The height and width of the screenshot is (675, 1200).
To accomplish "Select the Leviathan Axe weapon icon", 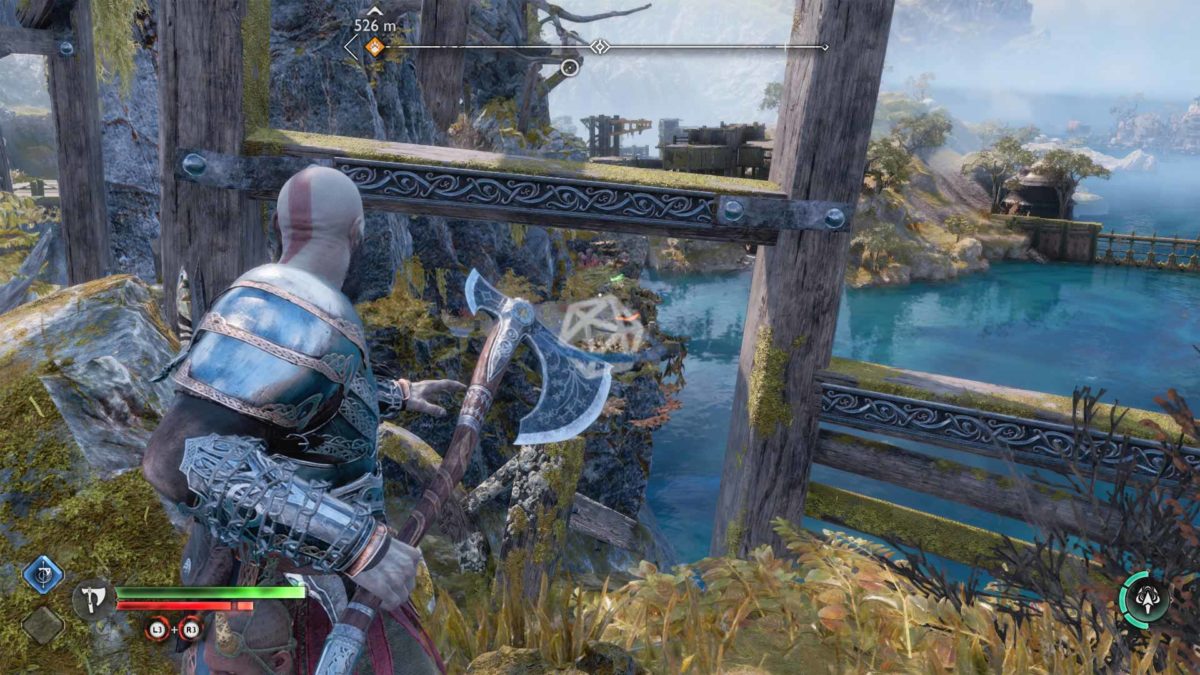I will tap(91, 599).
